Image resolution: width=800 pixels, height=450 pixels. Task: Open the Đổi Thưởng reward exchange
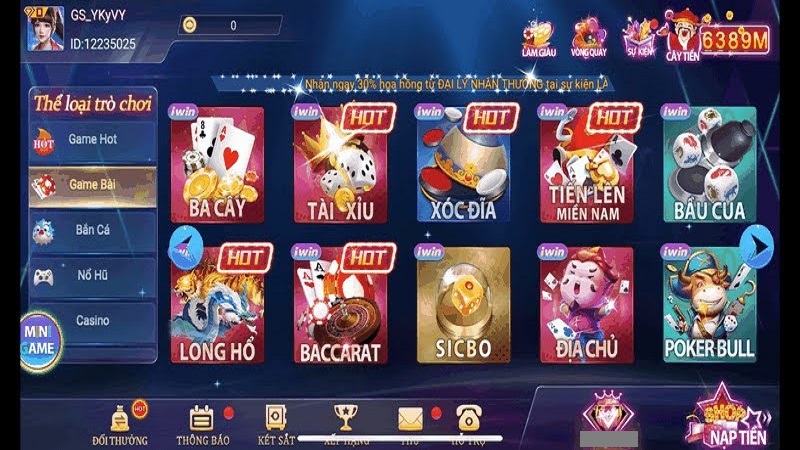click(120, 424)
